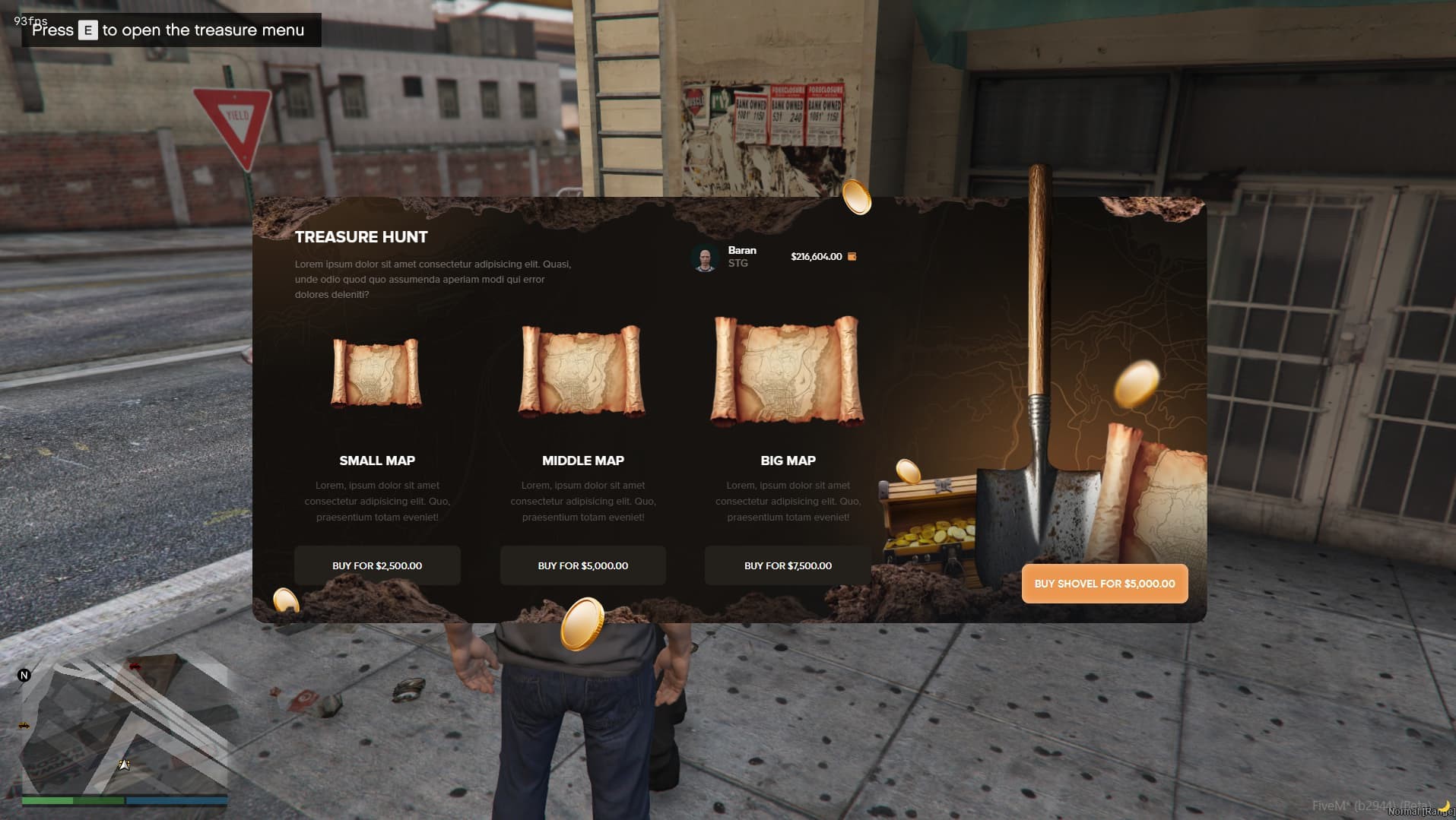Choose the Middle Map scroll image

point(582,371)
